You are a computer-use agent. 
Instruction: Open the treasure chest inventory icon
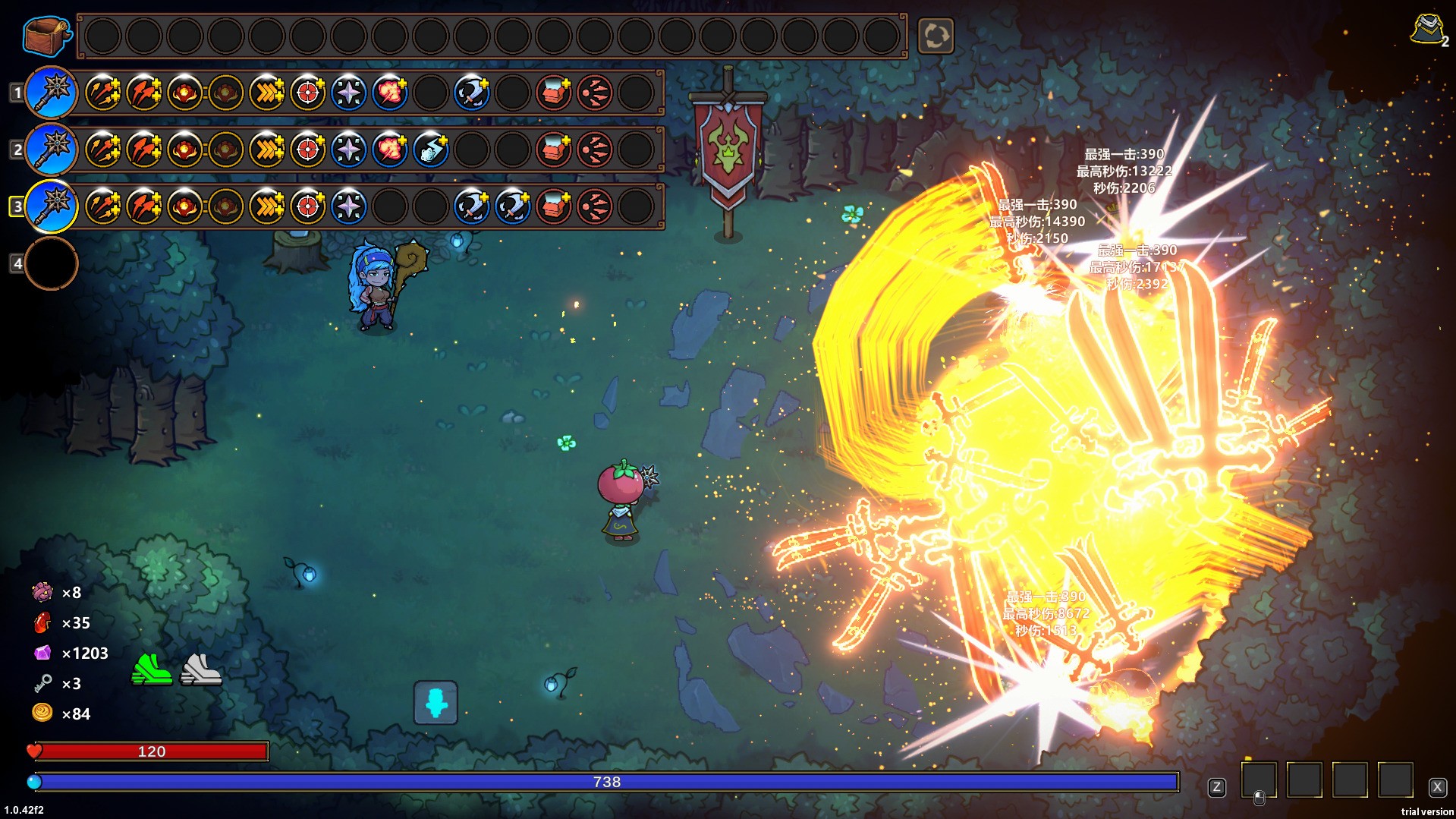click(47, 36)
